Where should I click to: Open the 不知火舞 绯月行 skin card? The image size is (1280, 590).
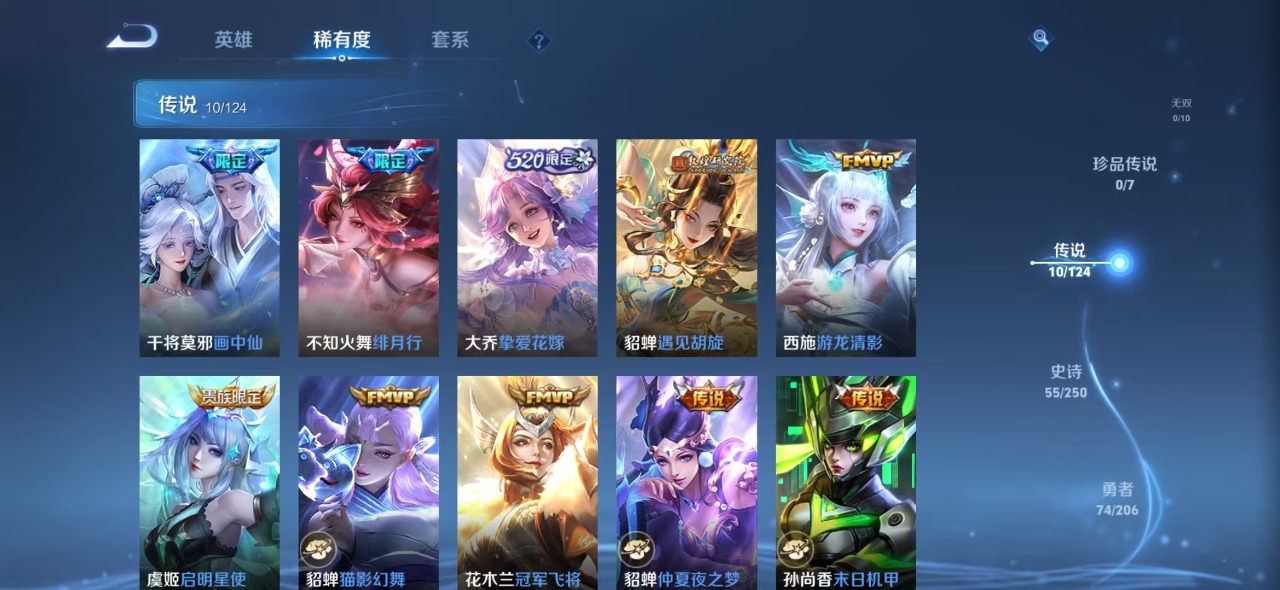[x=368, y=247]
